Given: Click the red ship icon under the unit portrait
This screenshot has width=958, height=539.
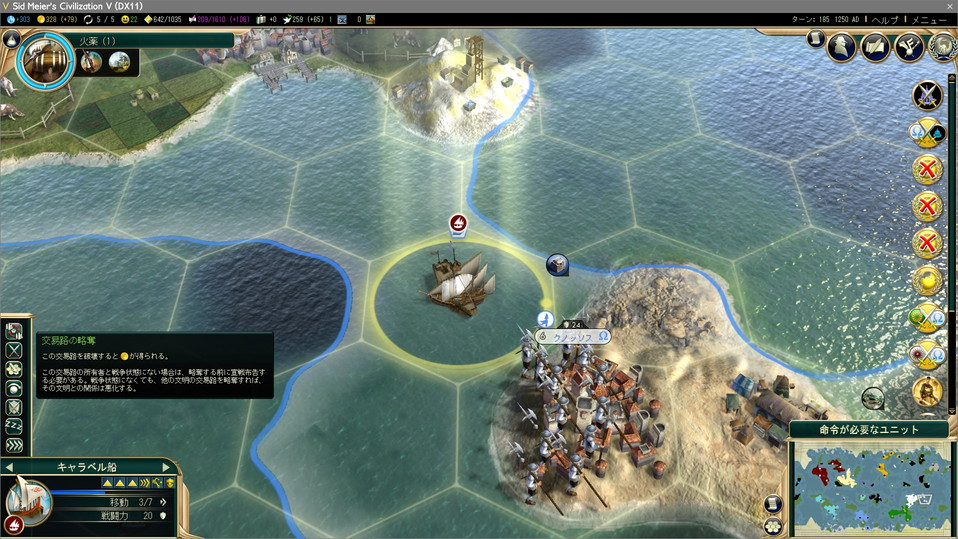Looking at the screenshot, I should click(15, 523).
